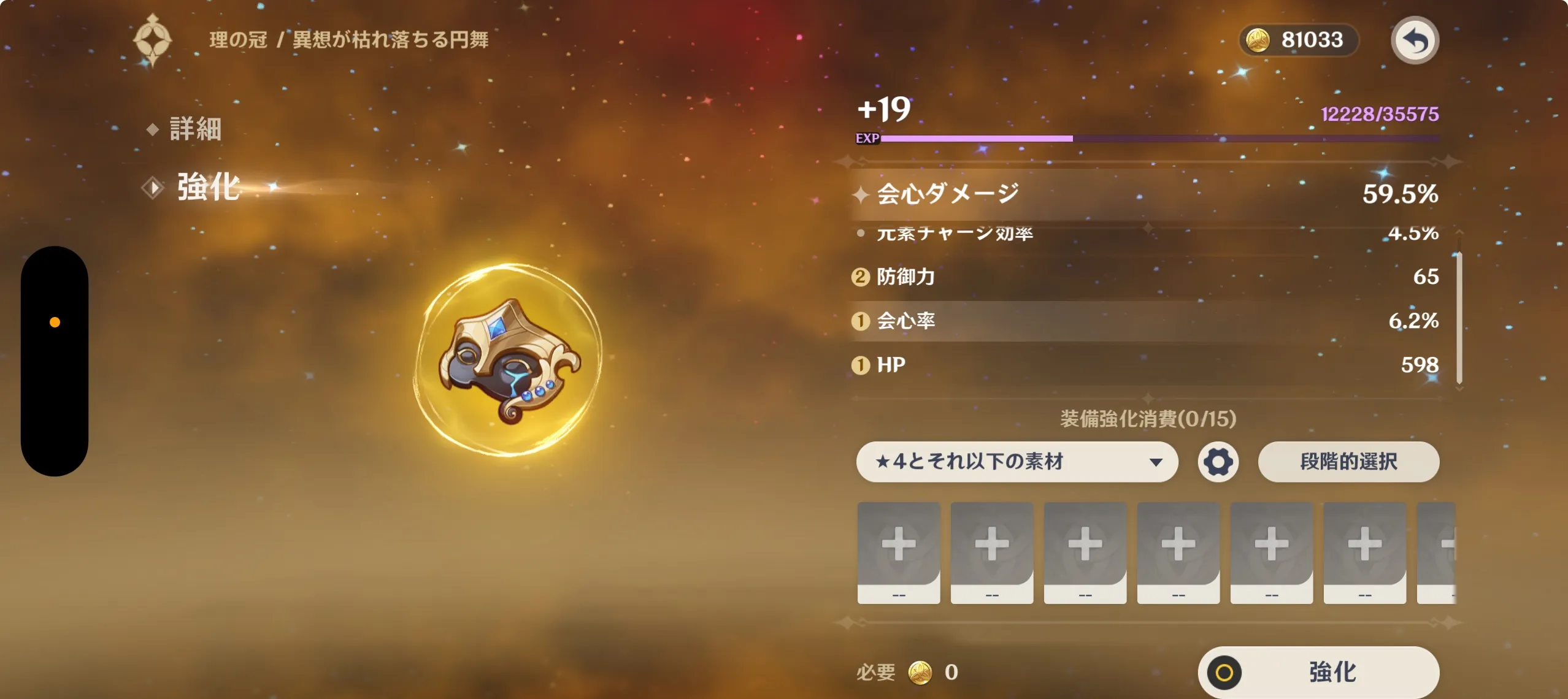The width and height of the screenshot is (1568, 699).
Task: Confirm with the bottom 強化 button
Action: pyautogui.click(x=1318, y=672)
